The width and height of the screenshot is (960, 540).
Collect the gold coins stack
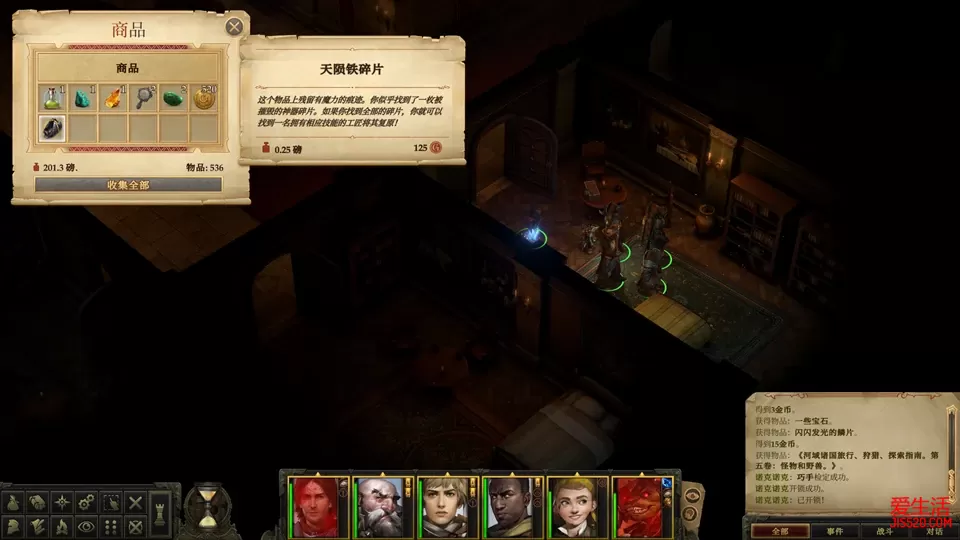click(x=204, y=98)
